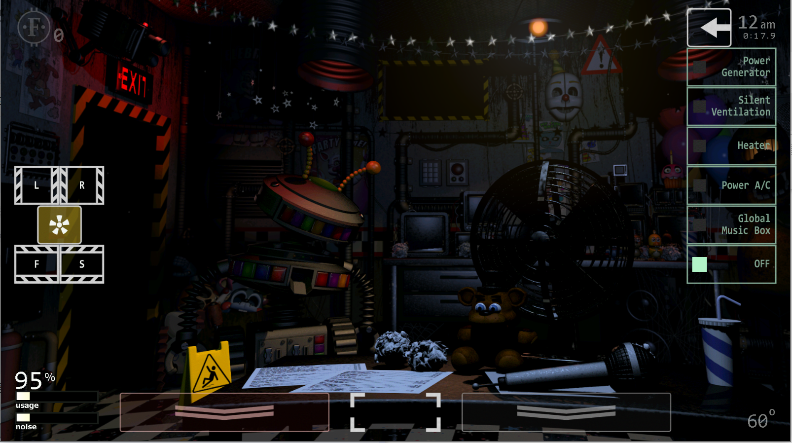
Task: Close the right door with the R button
Action: [x=82, y=185]
